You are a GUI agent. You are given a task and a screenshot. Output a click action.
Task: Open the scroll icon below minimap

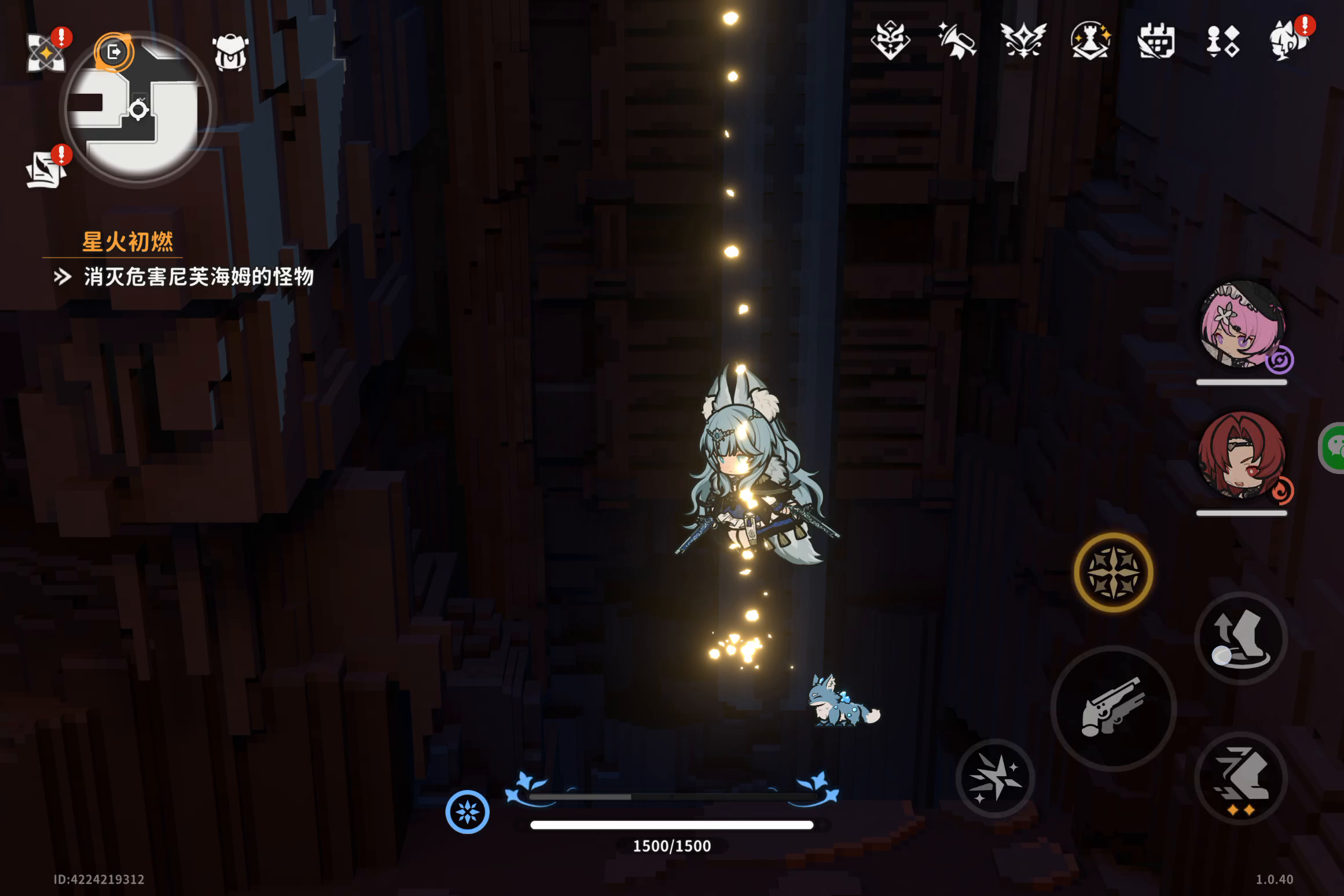point(46,170)
